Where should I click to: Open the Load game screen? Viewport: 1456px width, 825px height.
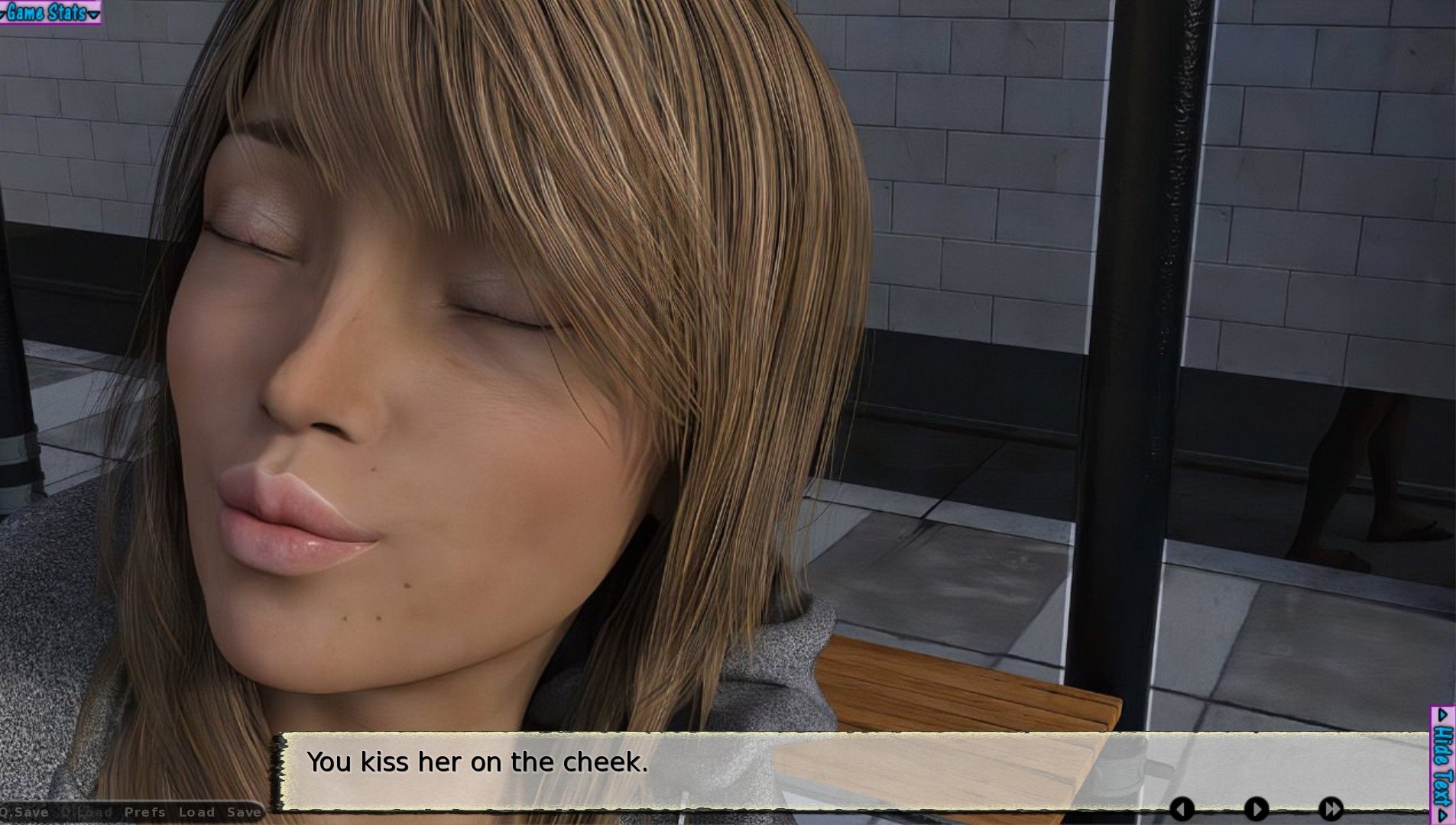pos(196,812)
